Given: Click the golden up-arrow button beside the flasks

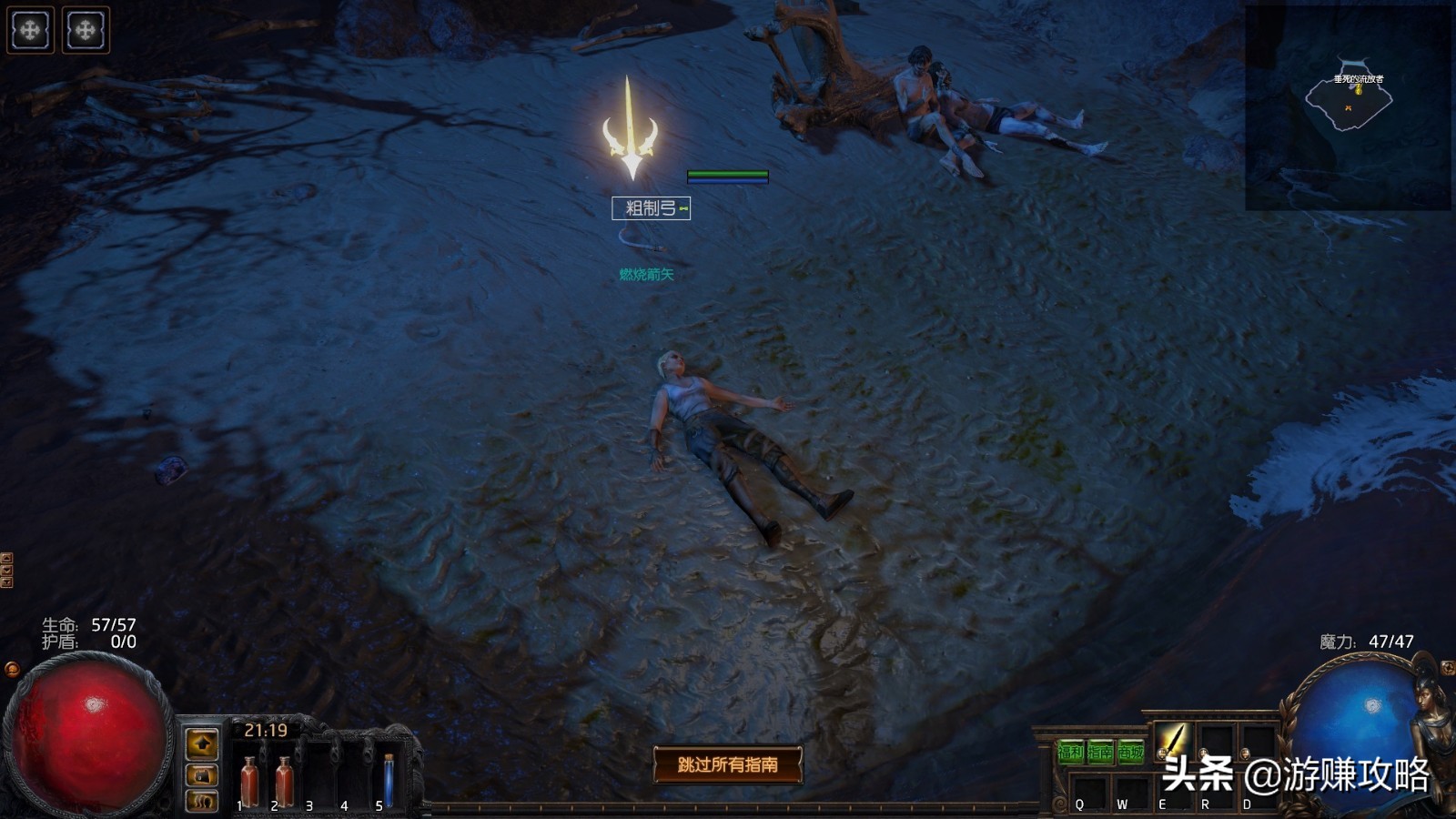Looking at the screenshot, I should click(x=202, y=743).
